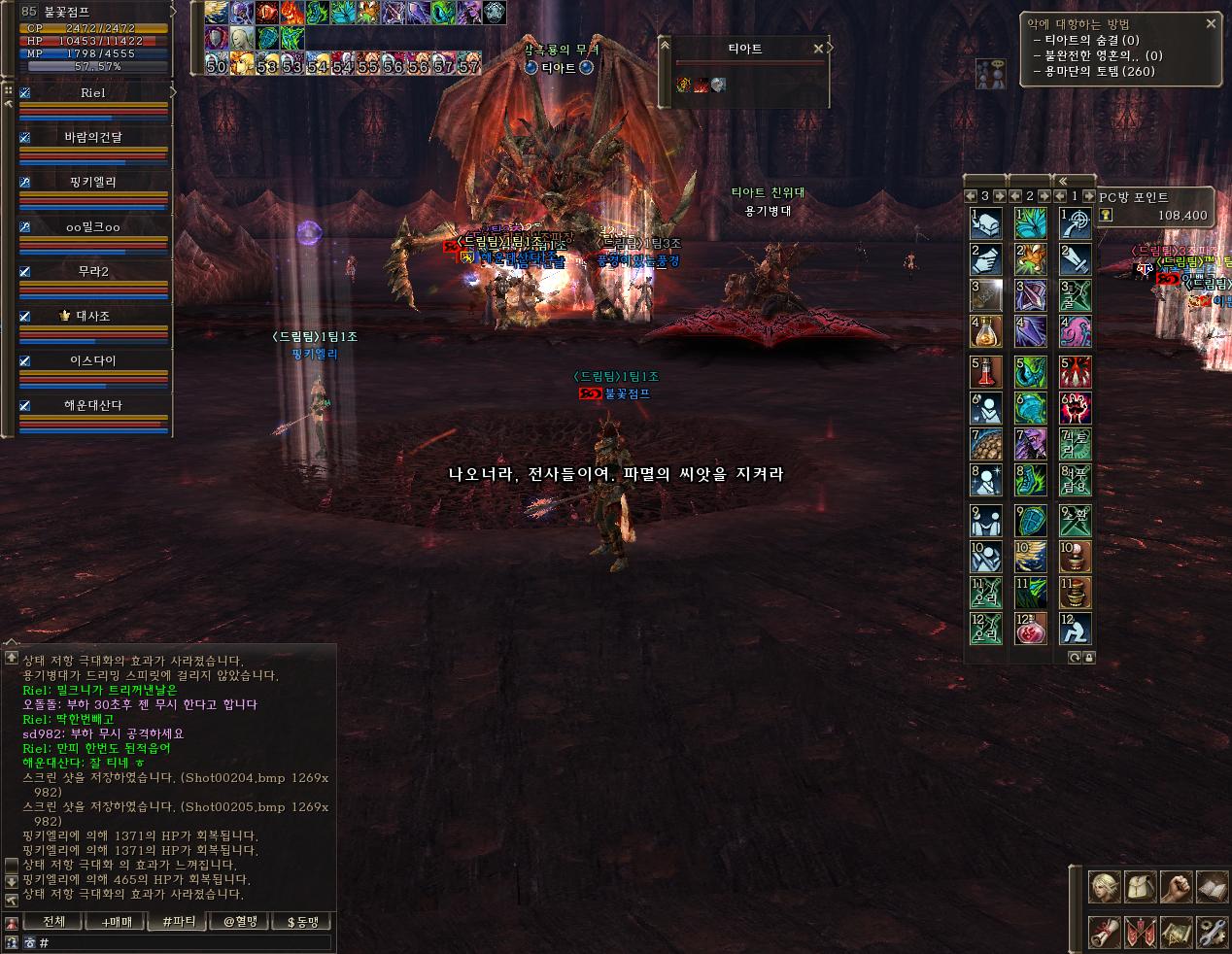Switch to the 전체 chat tab

tap(54, 922)
